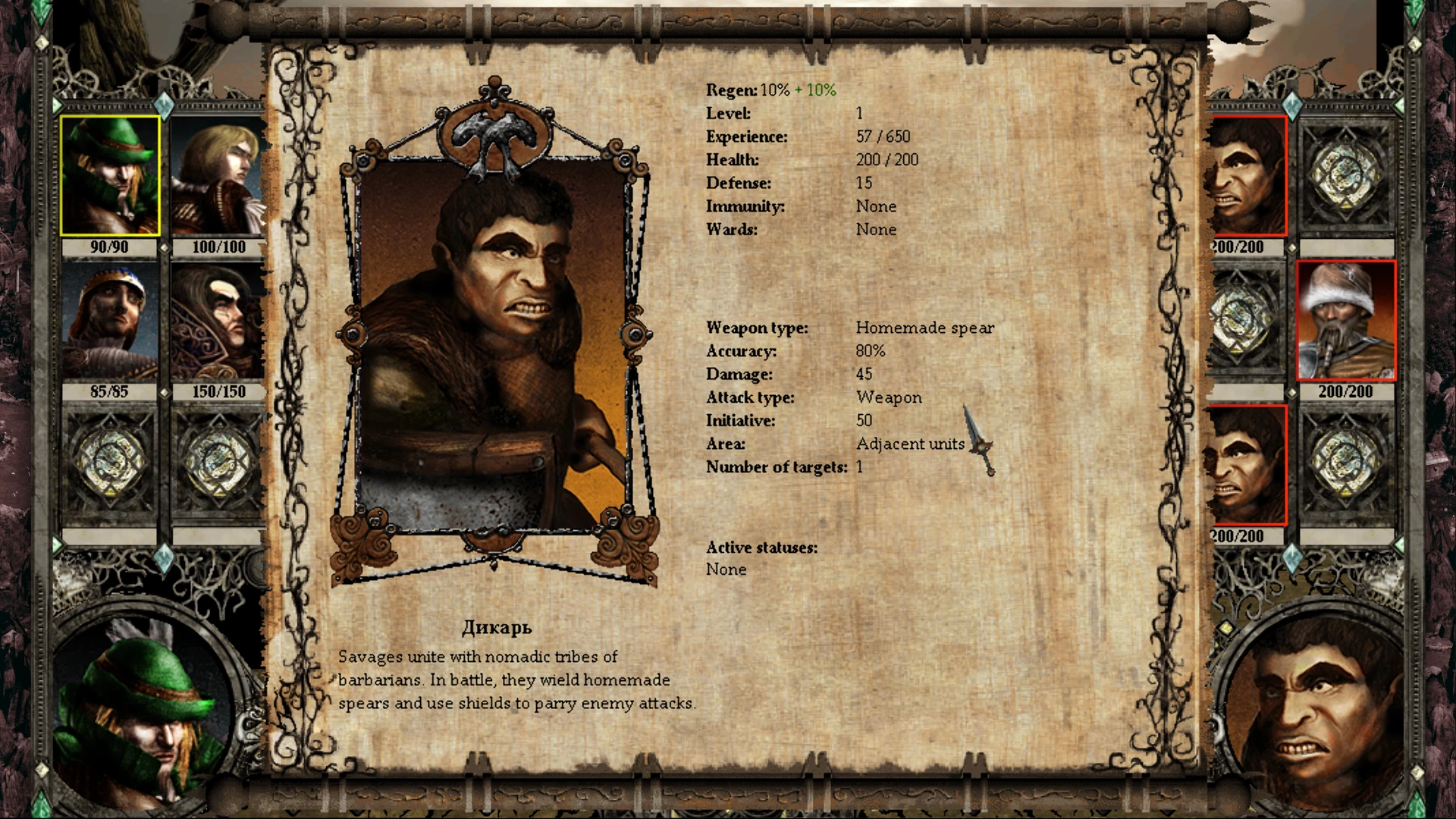Select the green-hooded ranger hero portrait

pyautogui.click(x=109, y=177)
